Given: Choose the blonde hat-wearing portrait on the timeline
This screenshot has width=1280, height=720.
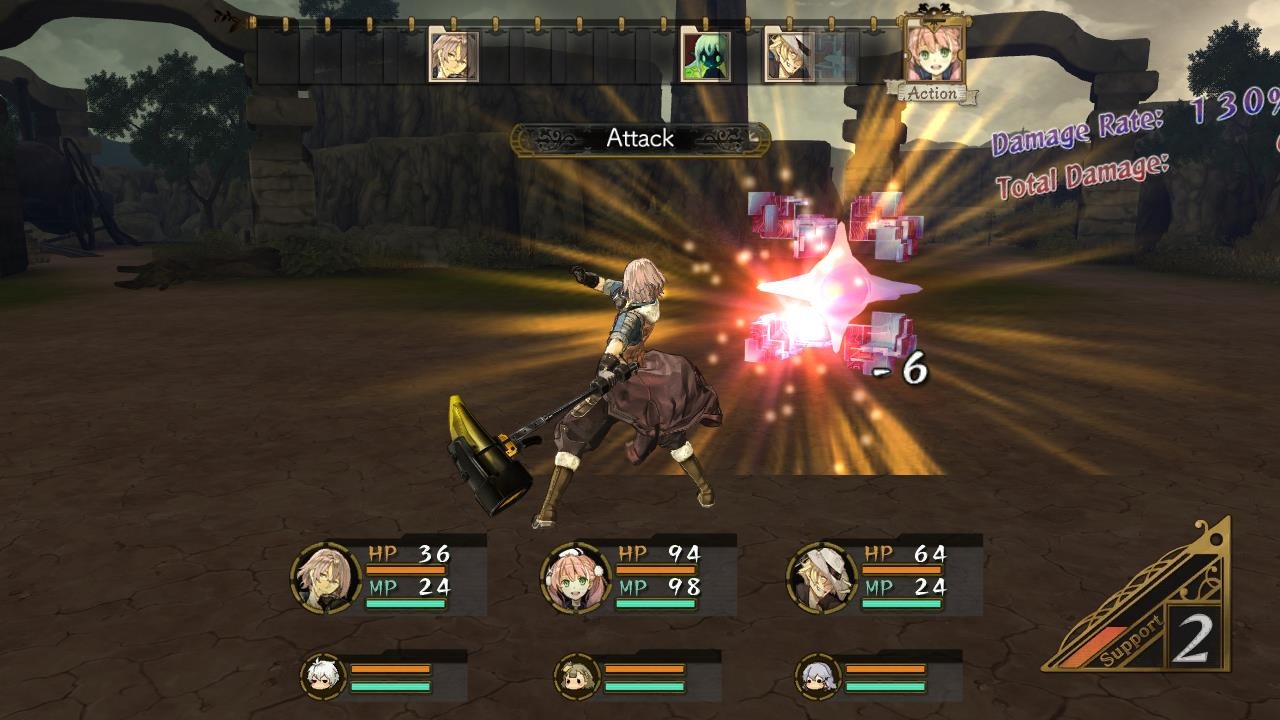Looking at the screenshot, I should click(x=789, y=55).
